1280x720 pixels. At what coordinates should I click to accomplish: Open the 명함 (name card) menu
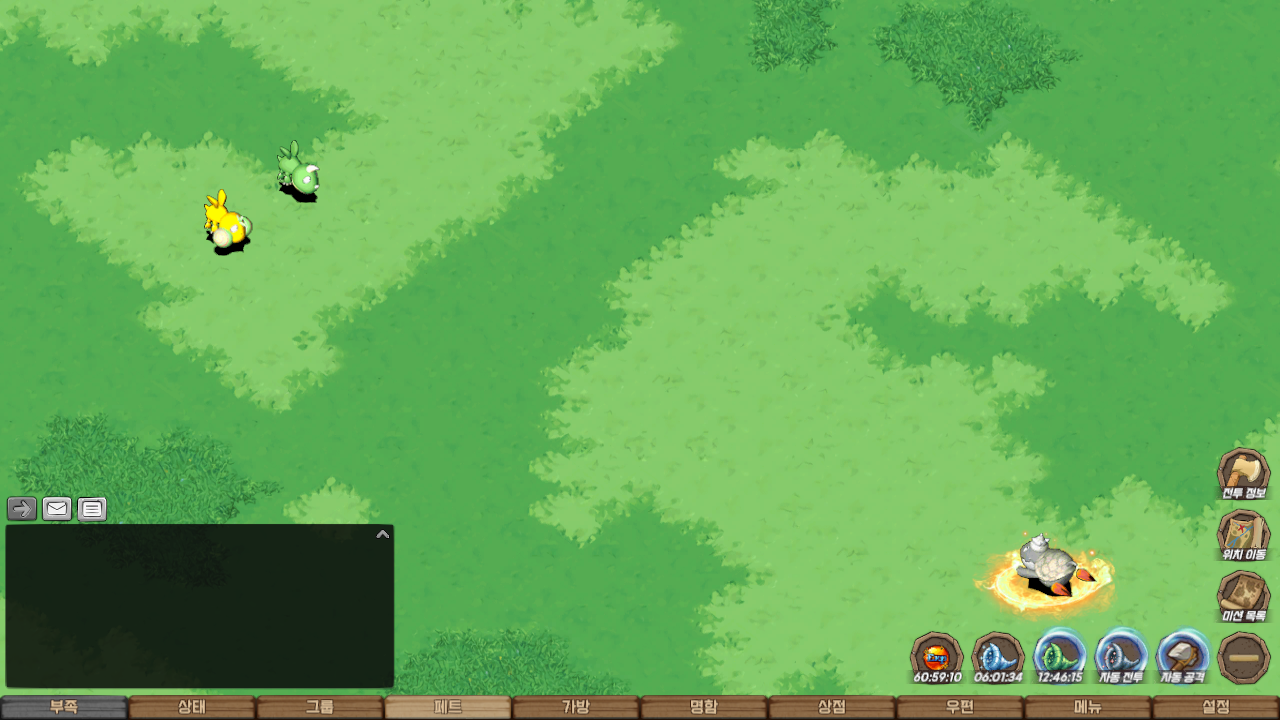click(704, 707)
